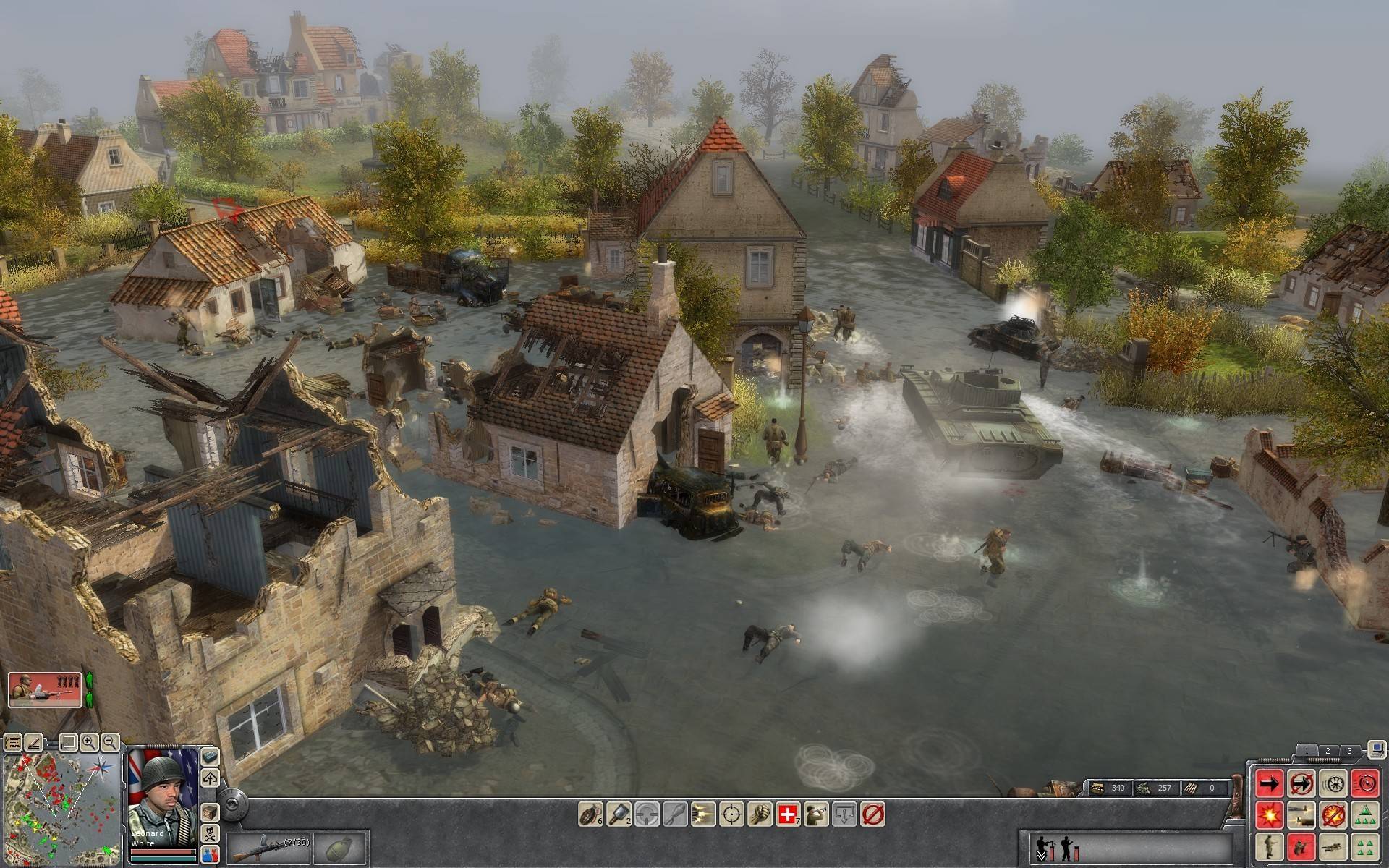Click the red cancel circle on the action bar
This screenshot has height=868, width=1389.
click(x=873, y=814)
